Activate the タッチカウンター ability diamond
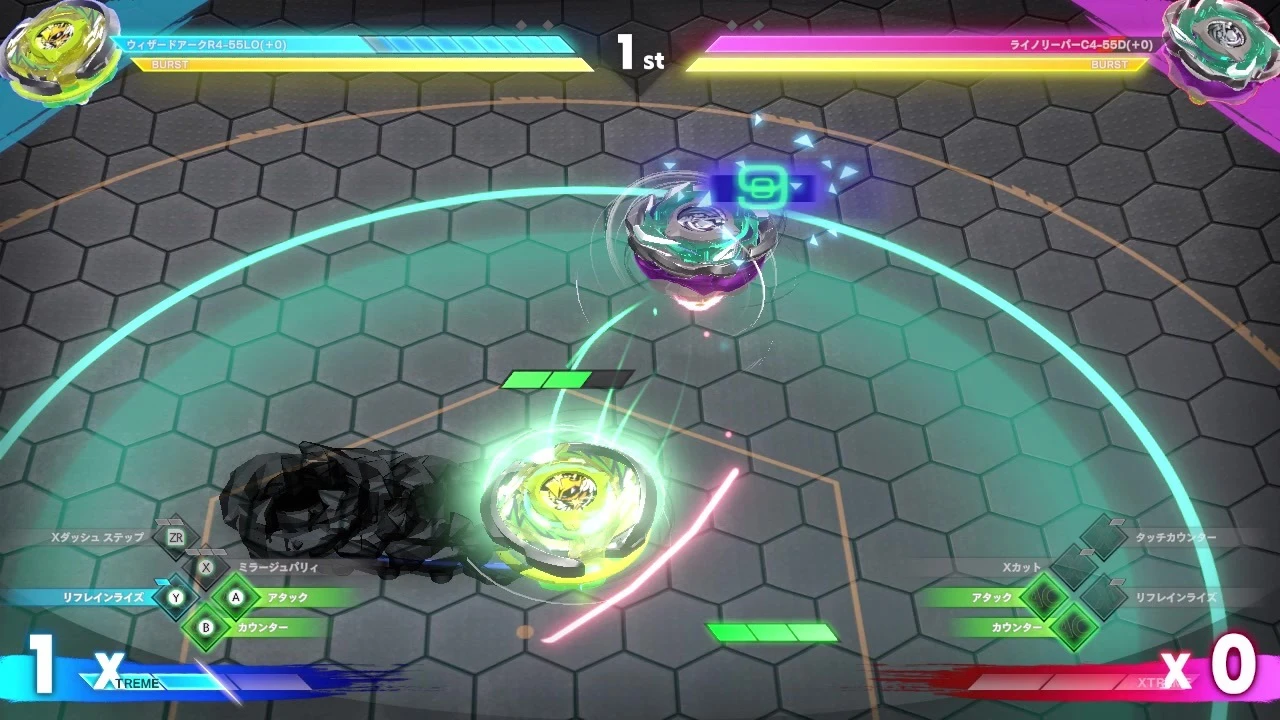 click(1104, 538)
